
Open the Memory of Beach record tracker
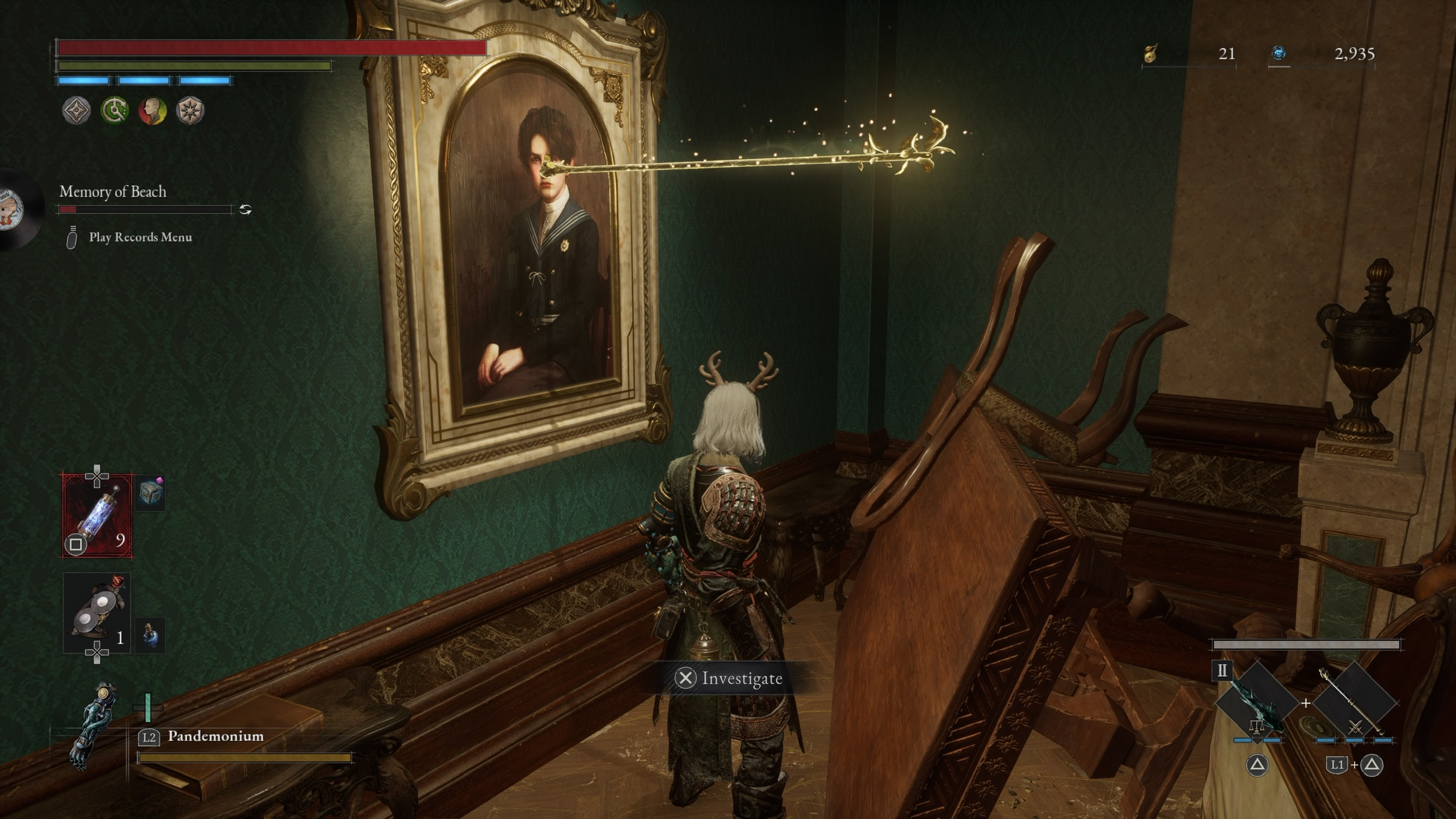tap(113, 192)
